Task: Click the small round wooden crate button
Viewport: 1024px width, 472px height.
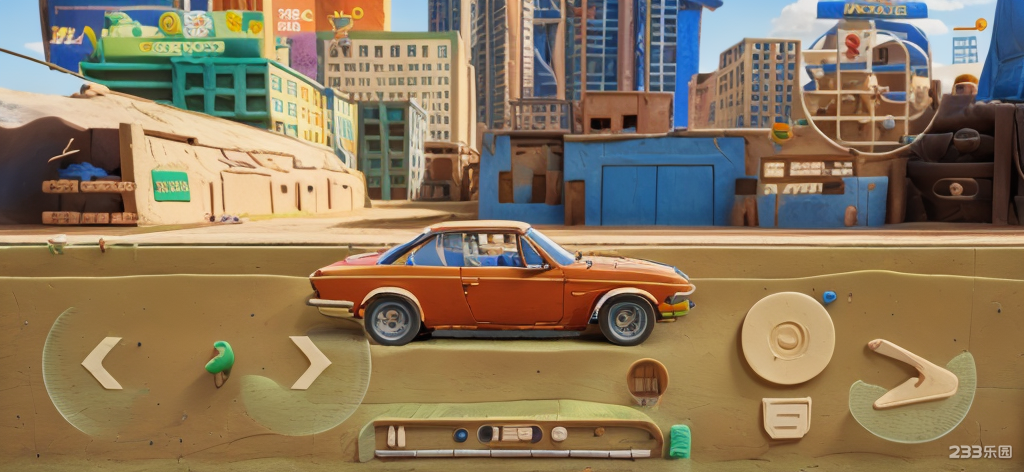Action: [x=647, y=379]
